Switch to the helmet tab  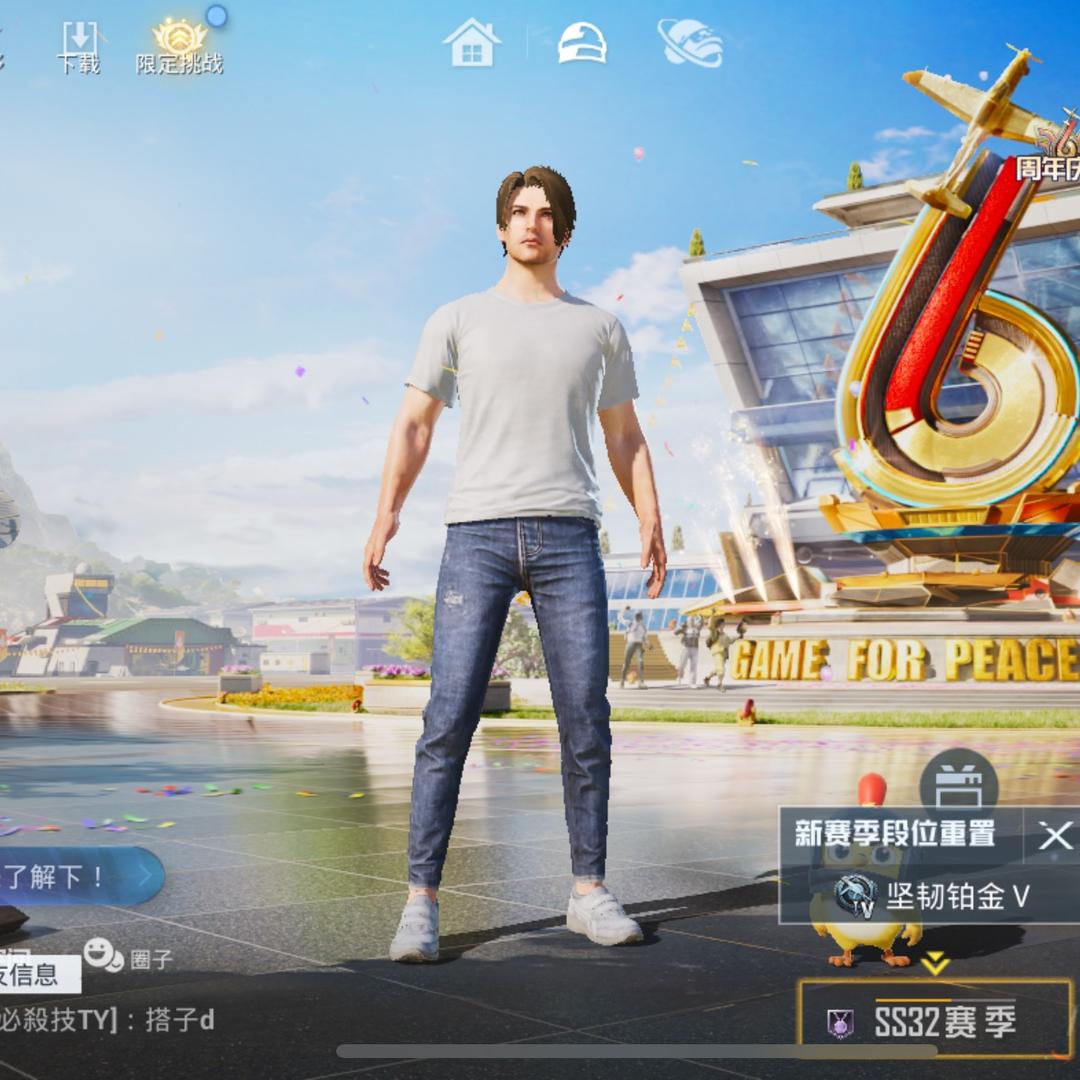tap(582, 43)
